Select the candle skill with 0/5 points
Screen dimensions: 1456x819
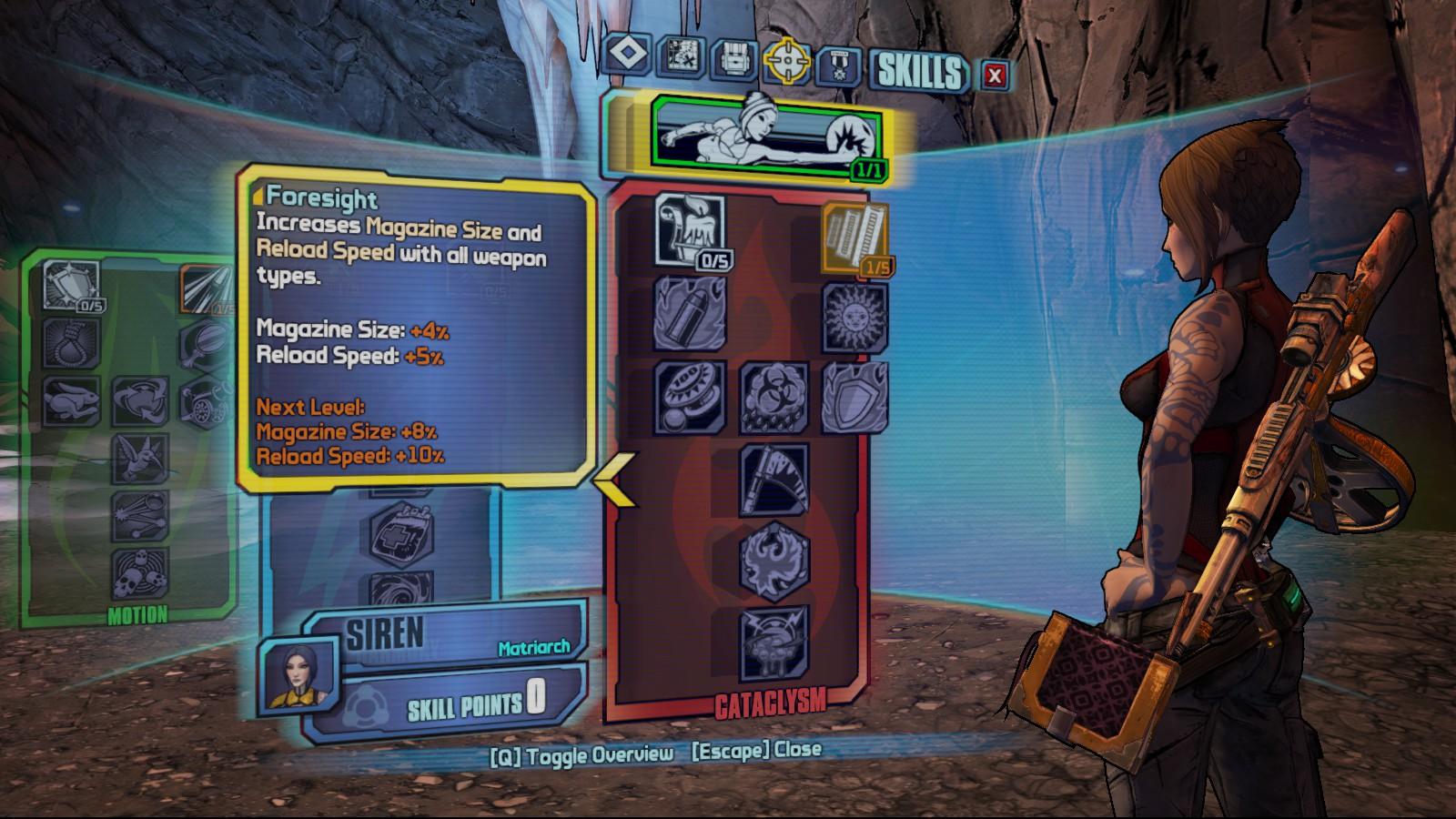(690, 230)
